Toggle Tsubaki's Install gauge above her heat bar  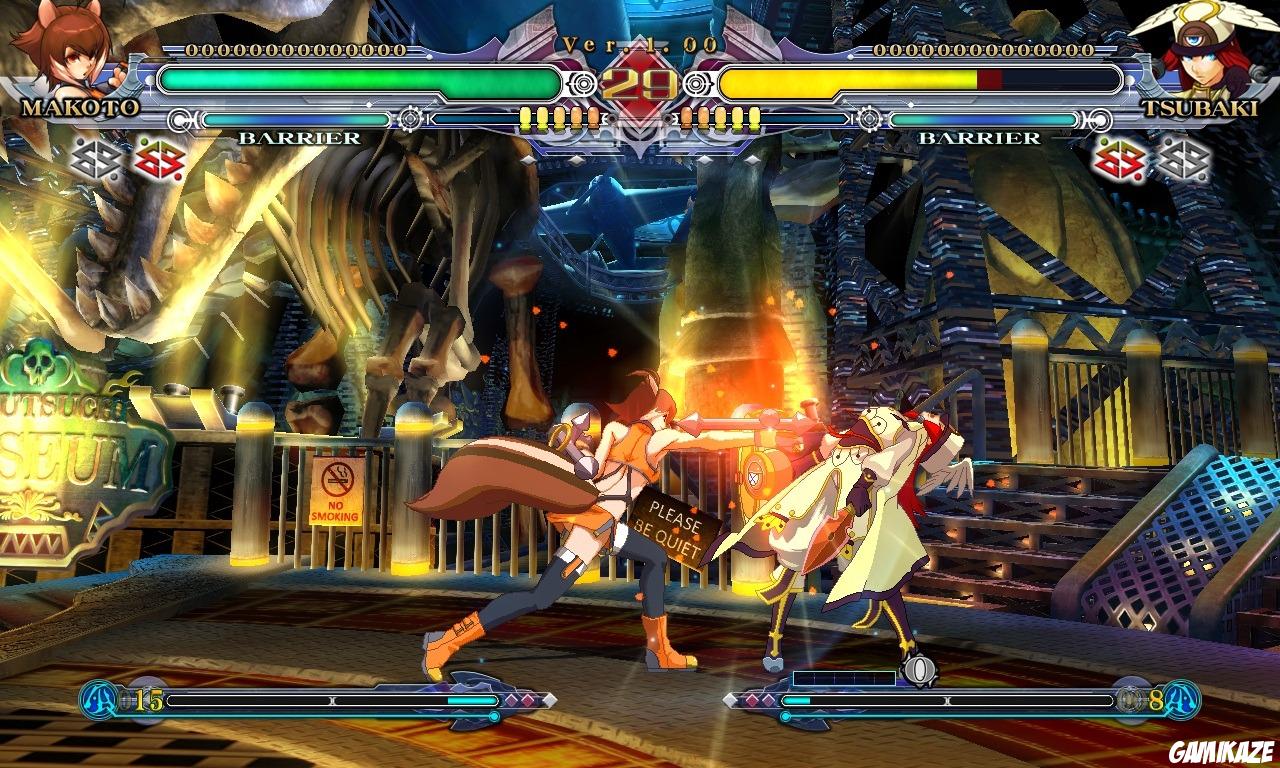point(843,677)
